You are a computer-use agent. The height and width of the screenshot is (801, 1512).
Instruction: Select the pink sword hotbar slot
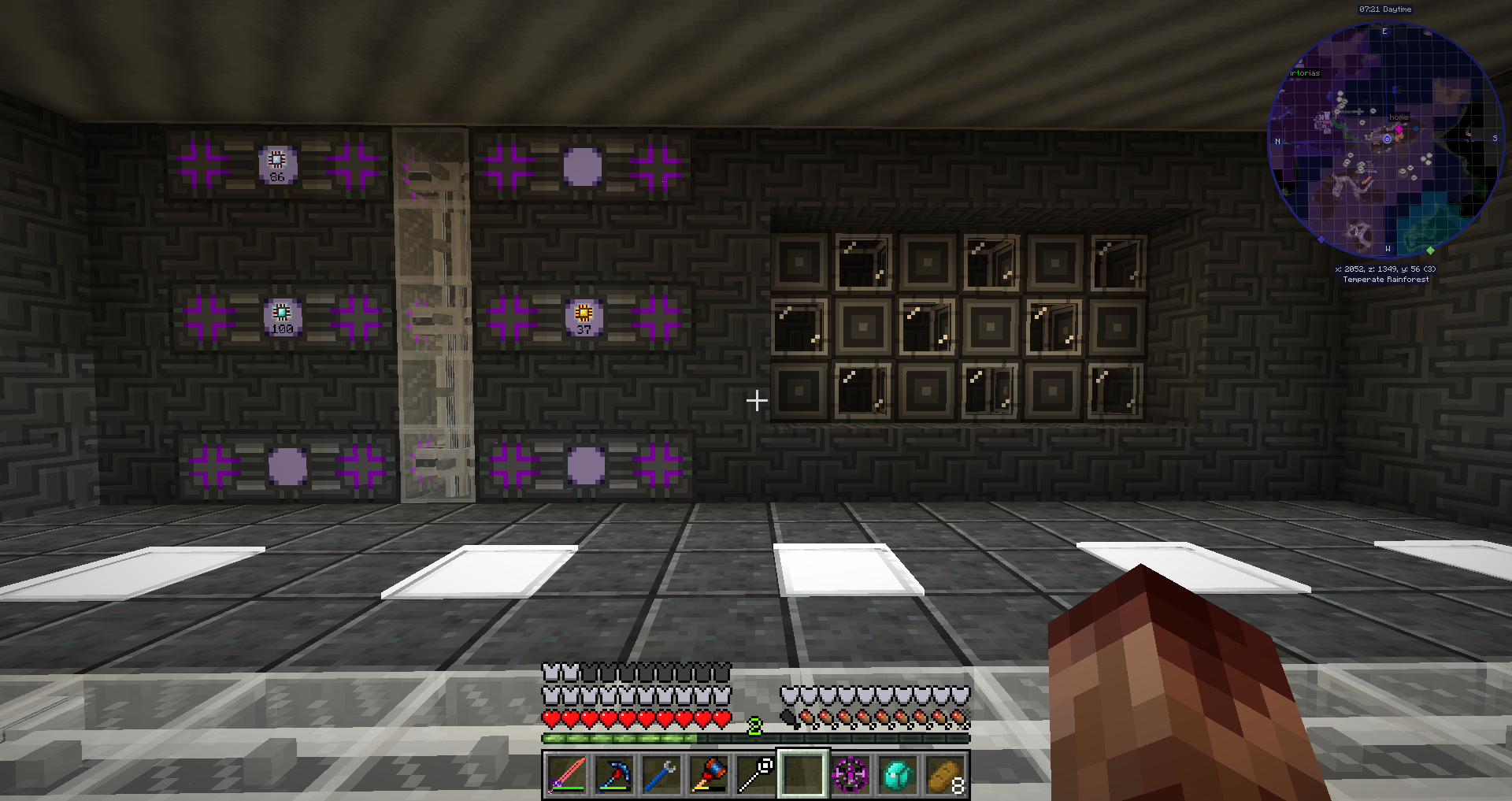coord(566,774)
